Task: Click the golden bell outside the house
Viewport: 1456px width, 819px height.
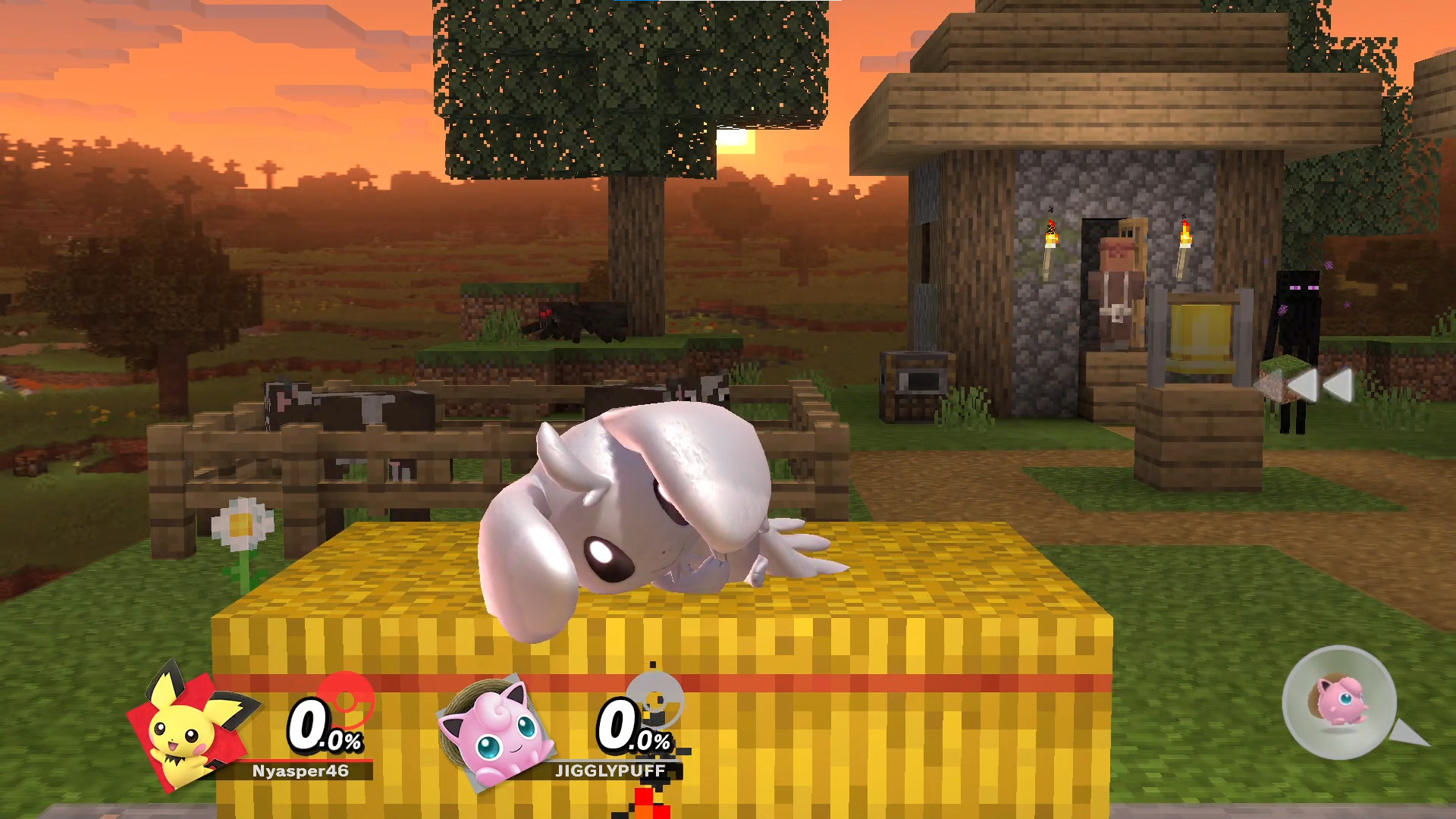Action: (x=1200, y=331)
